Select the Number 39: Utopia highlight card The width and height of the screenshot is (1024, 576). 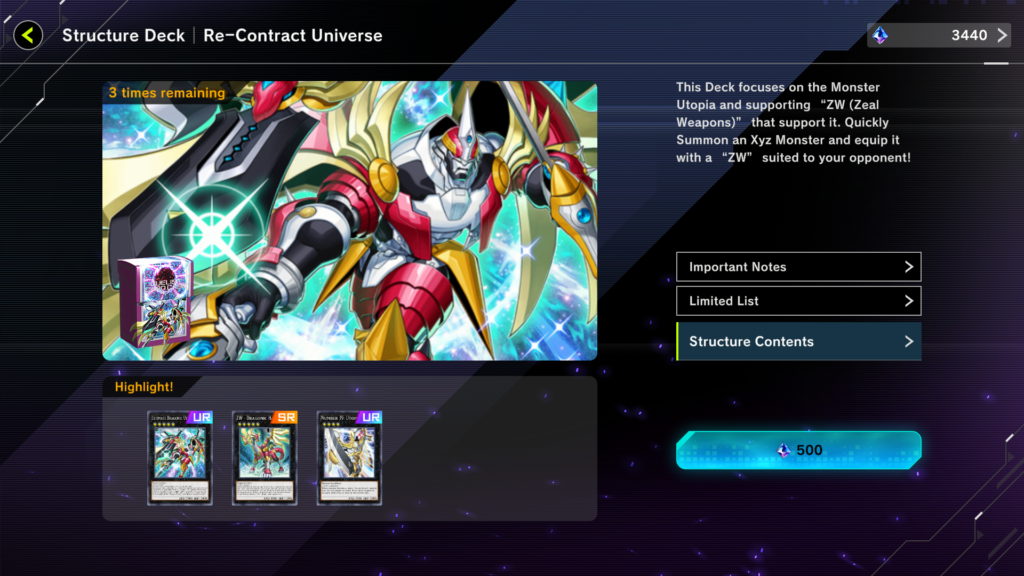349,458
